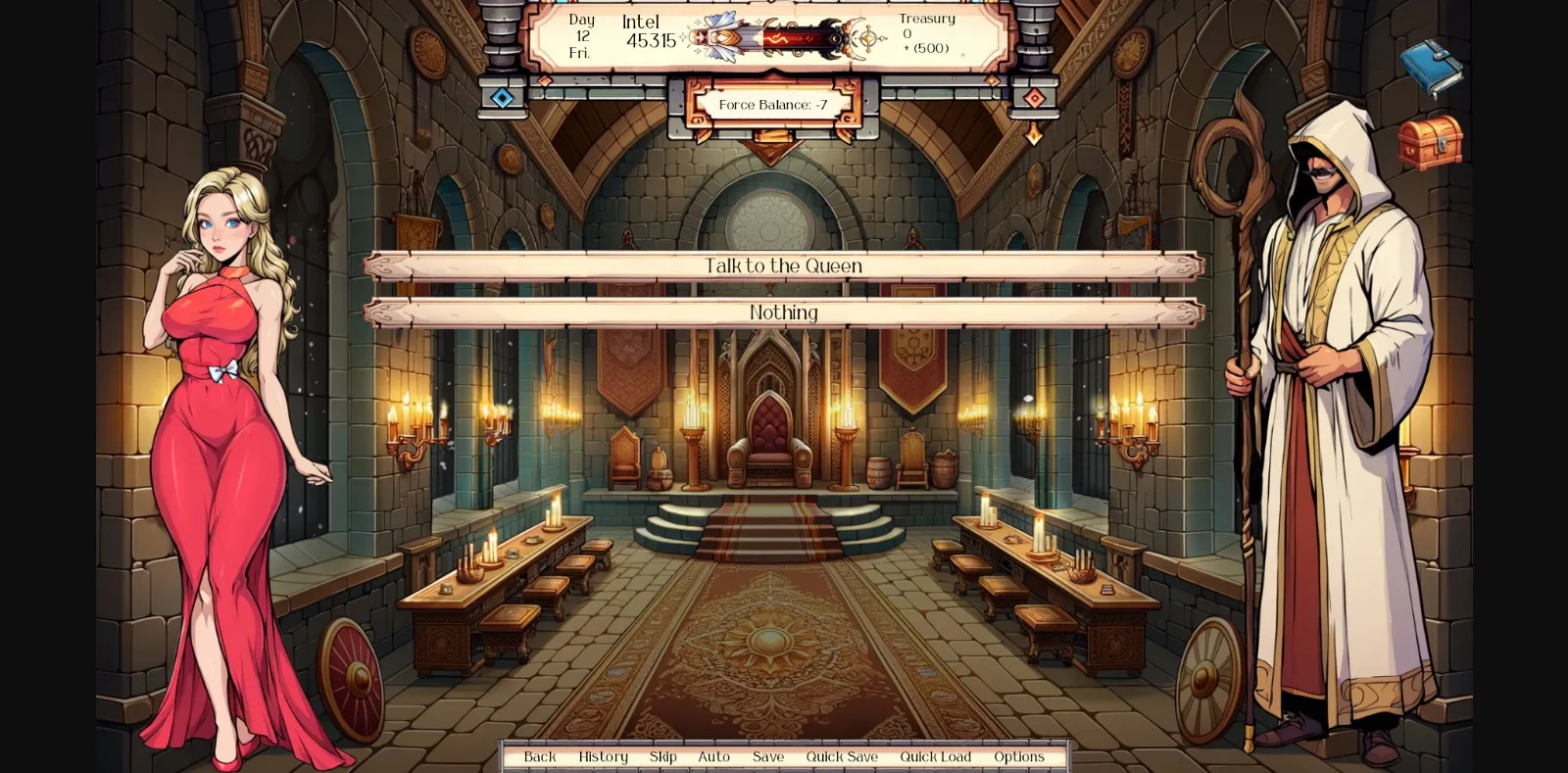
Task: Save the game
Action: (x=767, y=756)
